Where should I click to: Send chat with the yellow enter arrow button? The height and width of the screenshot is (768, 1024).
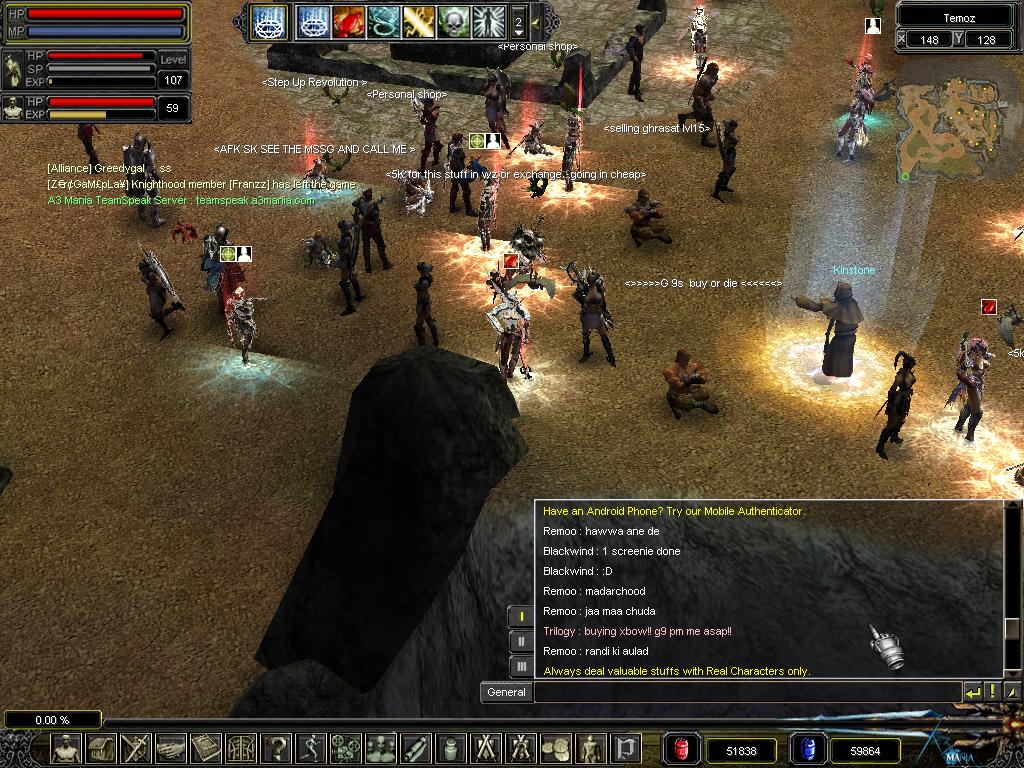(x=972, y=692)
